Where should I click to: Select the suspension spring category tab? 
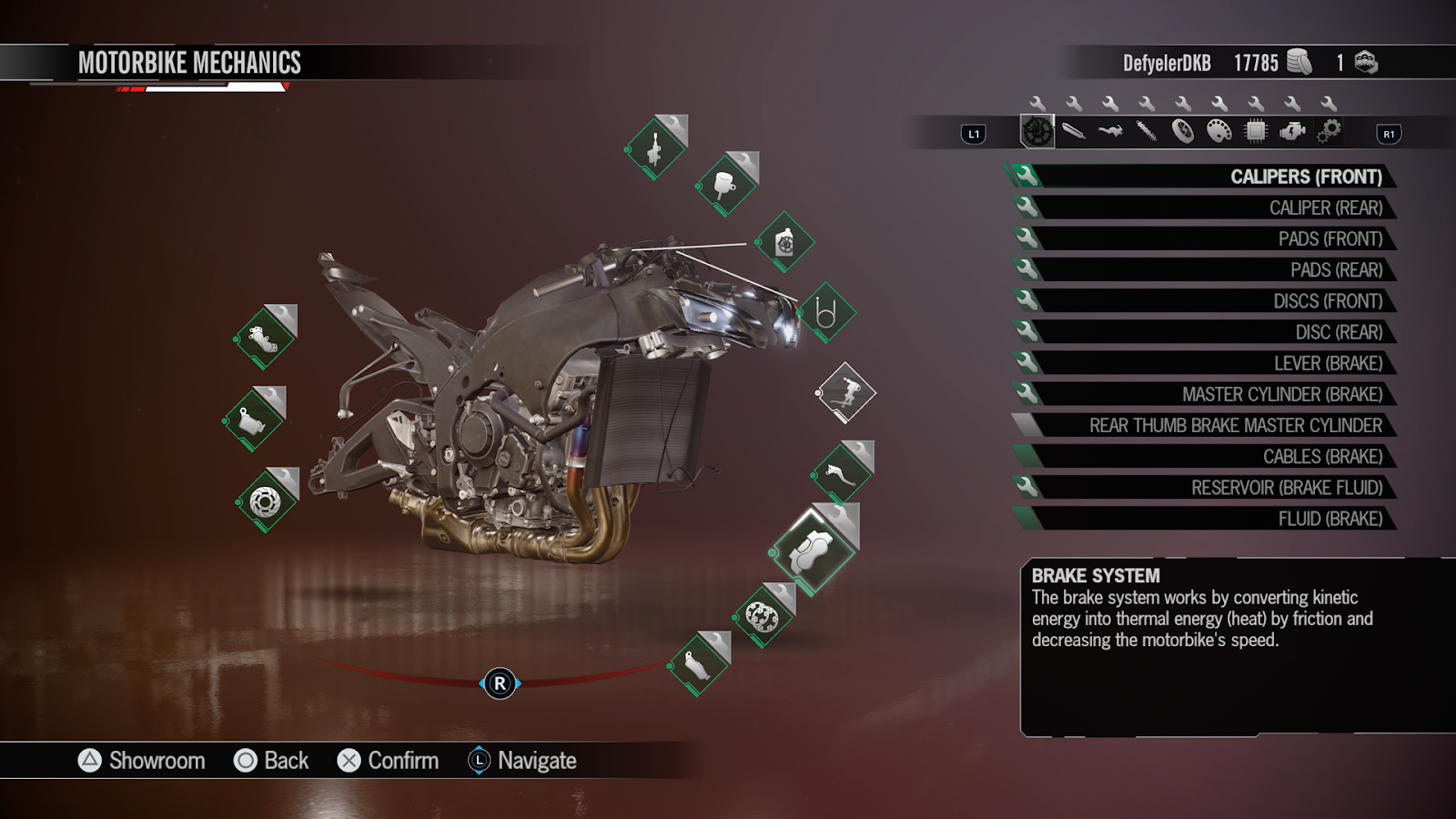tap(1146, 132)
